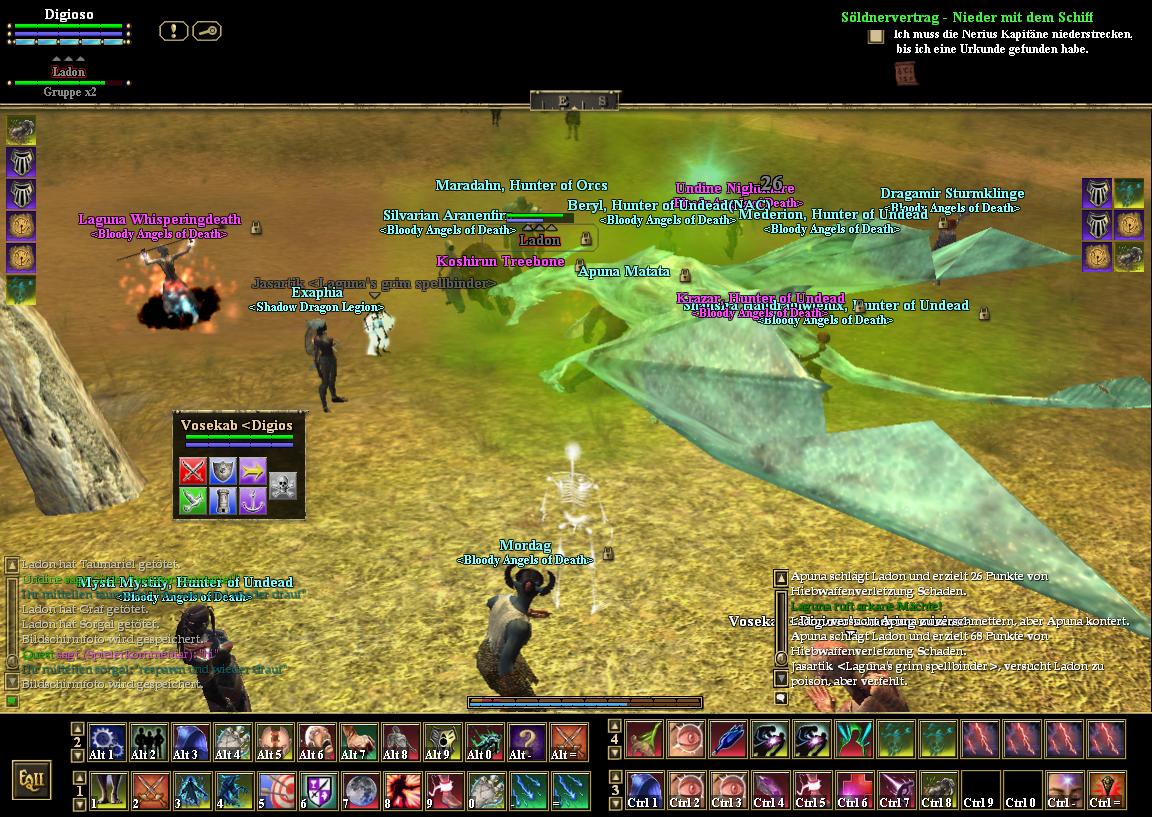Use the Alt 1 gears ability

tap(106, 742)
